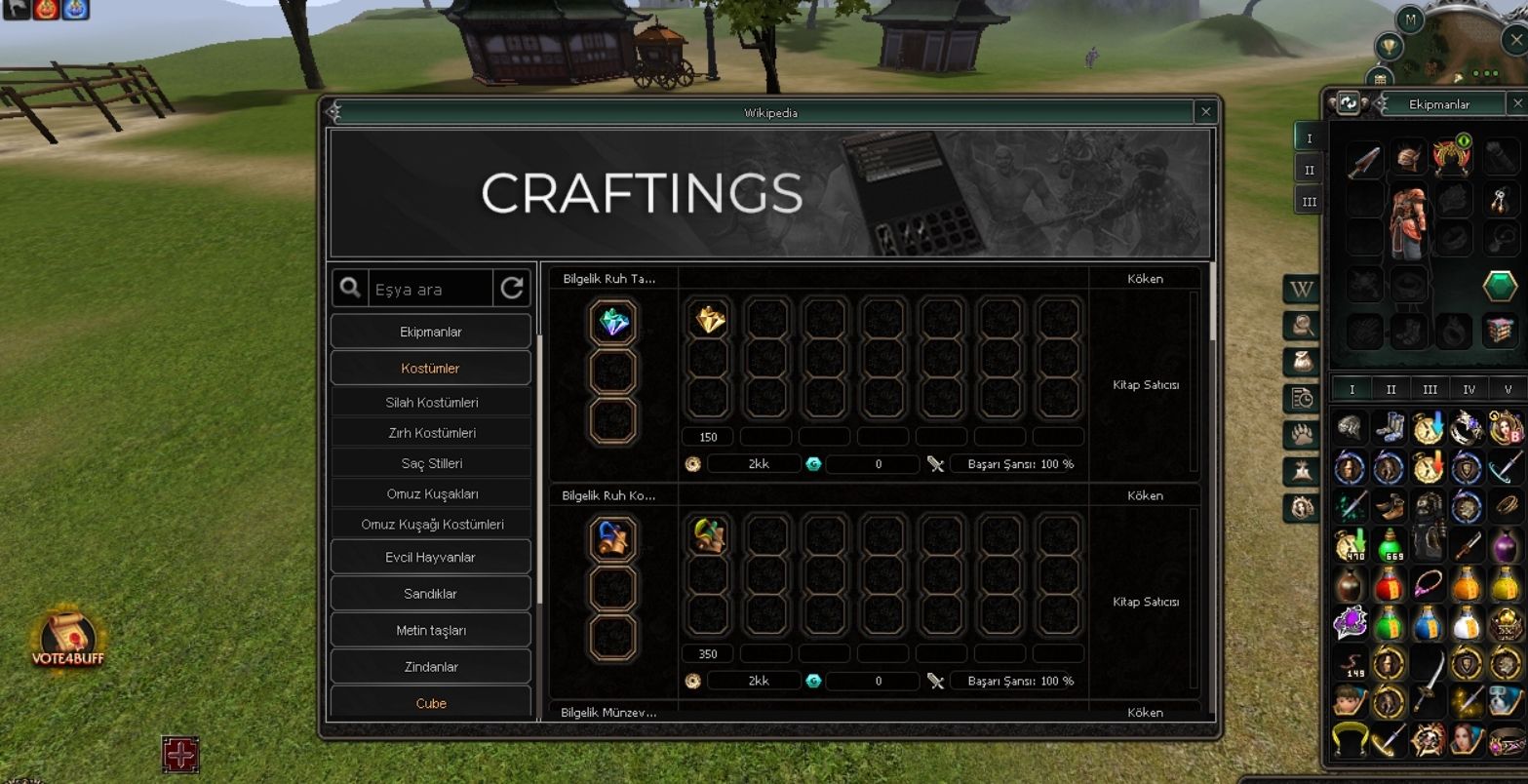Open the Ekipmanlar category

coord(431,332)
